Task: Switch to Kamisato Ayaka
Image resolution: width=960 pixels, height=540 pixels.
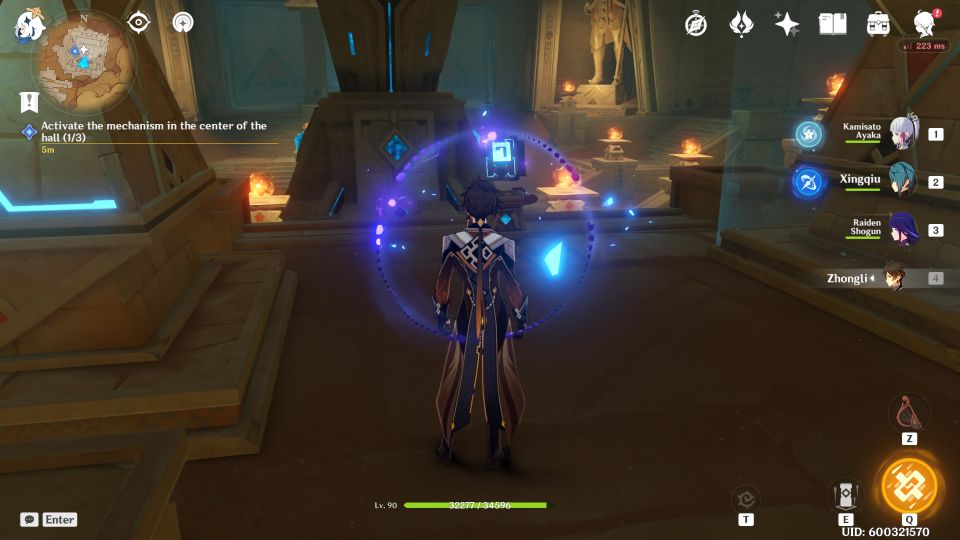Action: click(898, 133)
